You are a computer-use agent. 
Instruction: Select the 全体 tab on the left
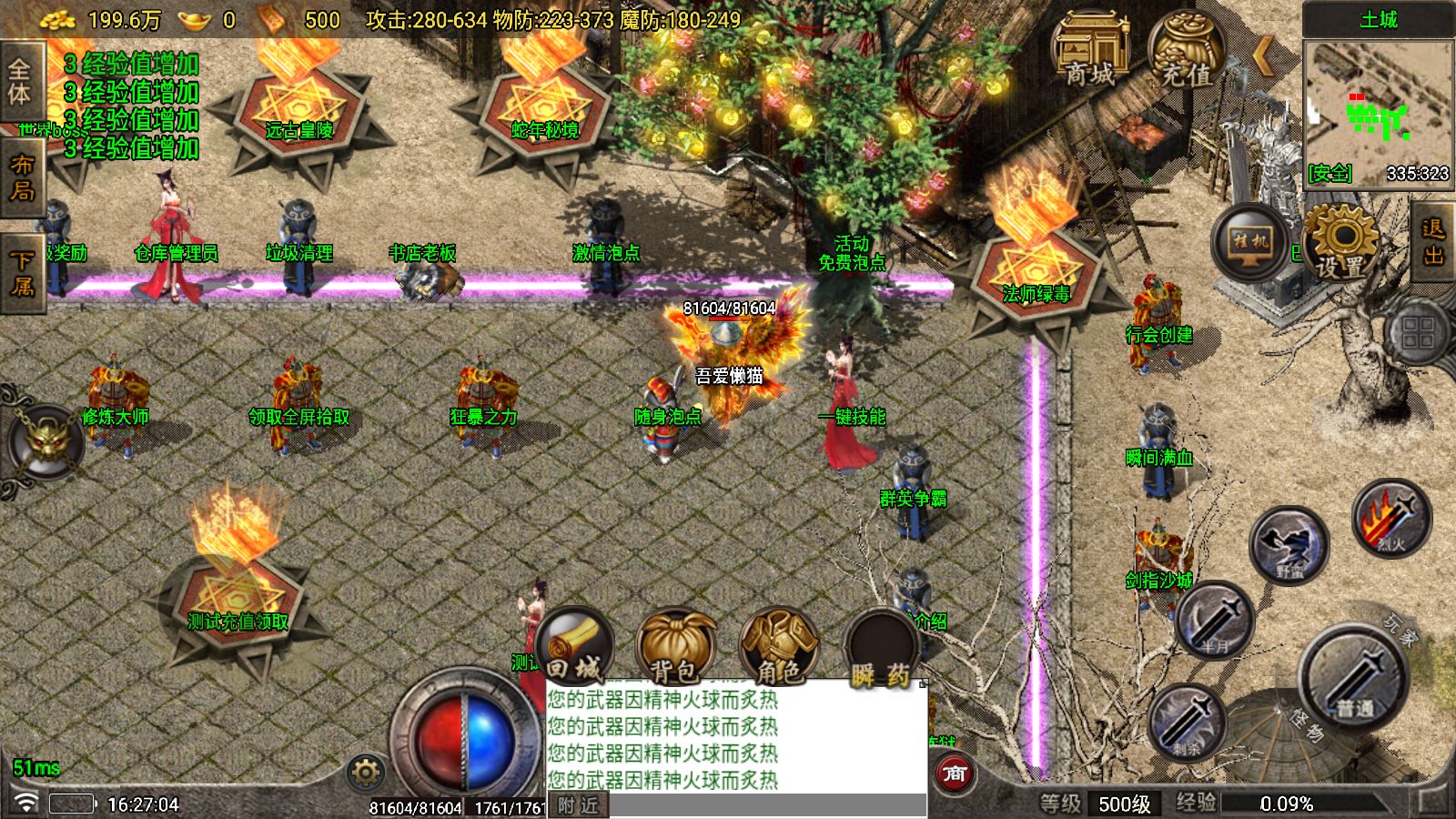(20, 82)
